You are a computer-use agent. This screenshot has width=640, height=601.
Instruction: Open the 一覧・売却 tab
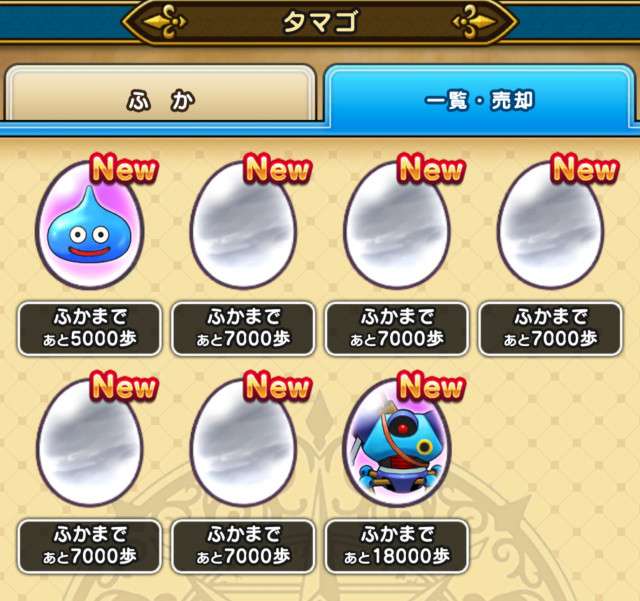479,101
